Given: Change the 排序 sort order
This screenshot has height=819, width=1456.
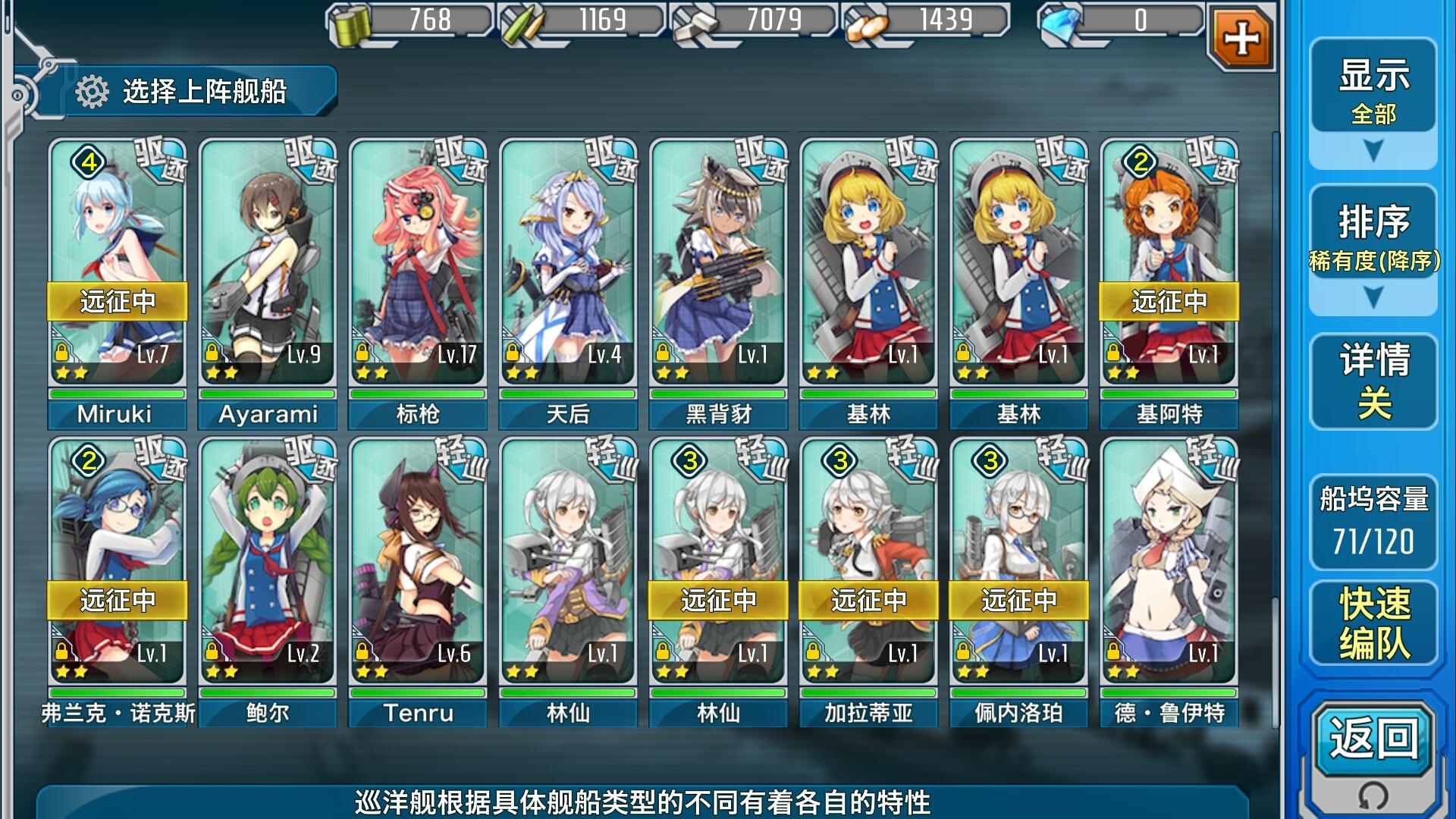Looking at the screenshot, I should coord(1373,250).
